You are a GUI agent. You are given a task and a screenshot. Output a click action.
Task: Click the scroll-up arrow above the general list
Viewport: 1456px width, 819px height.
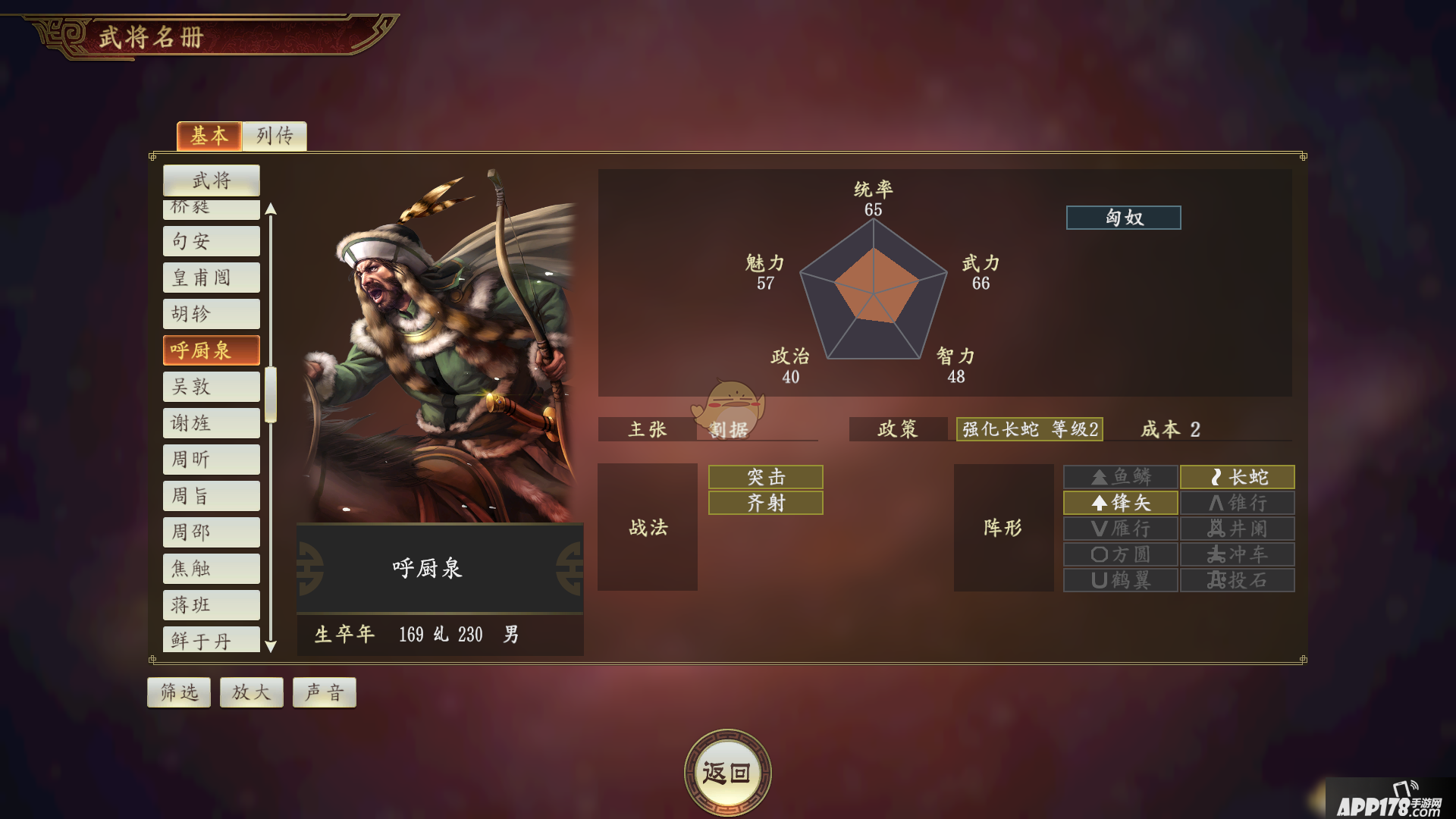(272, 209)
